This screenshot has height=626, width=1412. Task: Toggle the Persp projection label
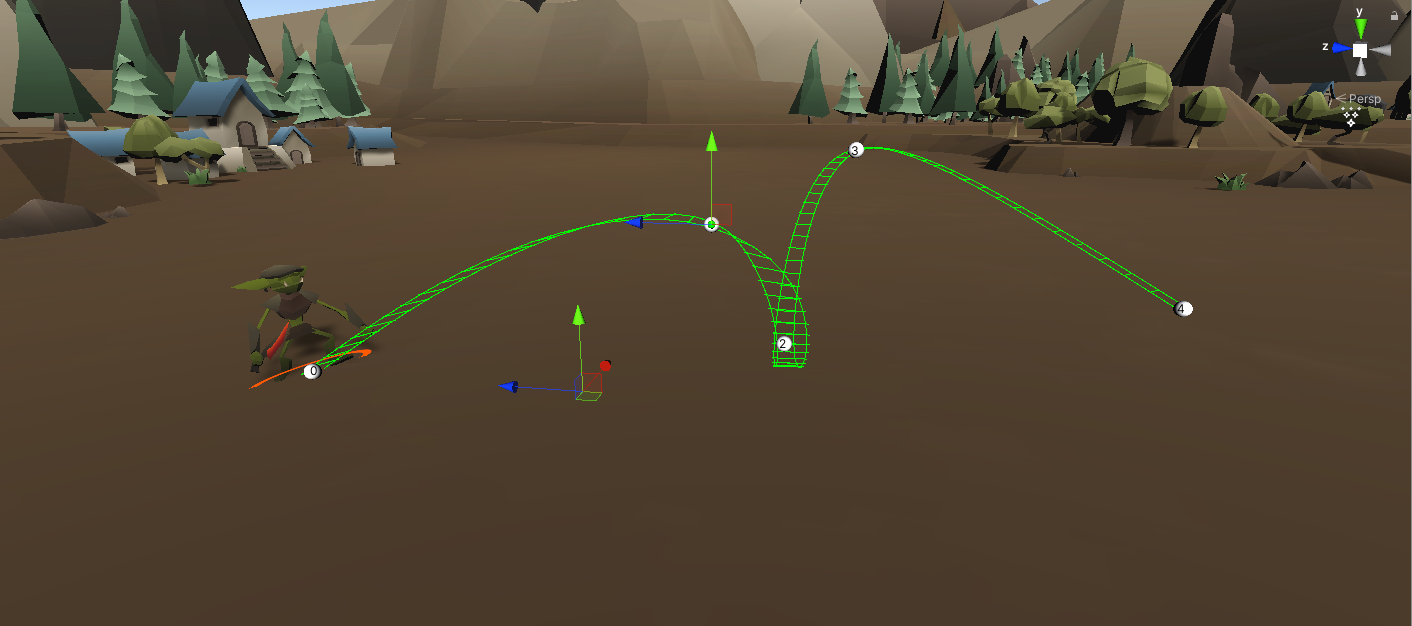coord(1363,99)
